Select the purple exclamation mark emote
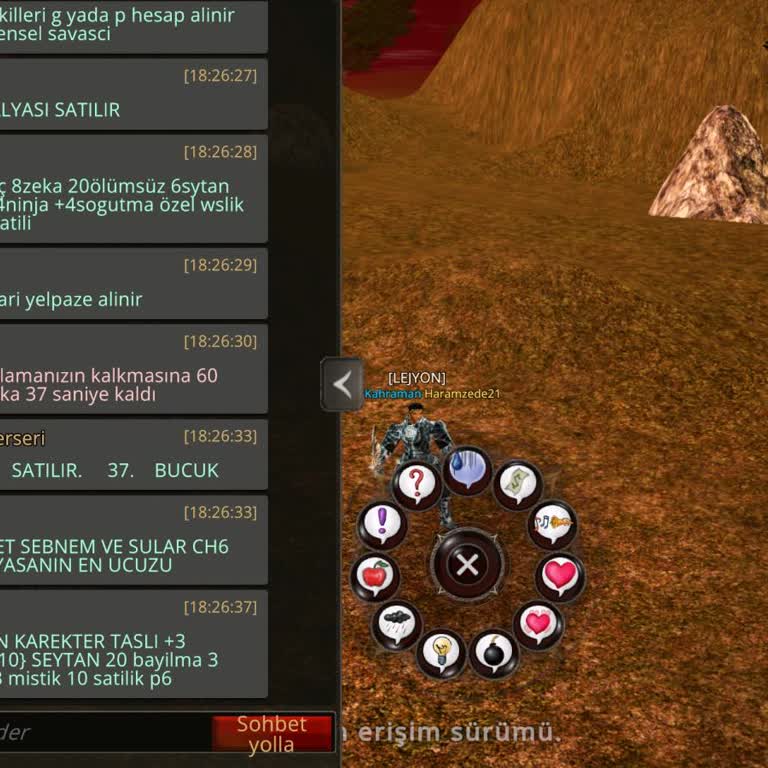This screenshot has width=768, height=768. (382, 523)
